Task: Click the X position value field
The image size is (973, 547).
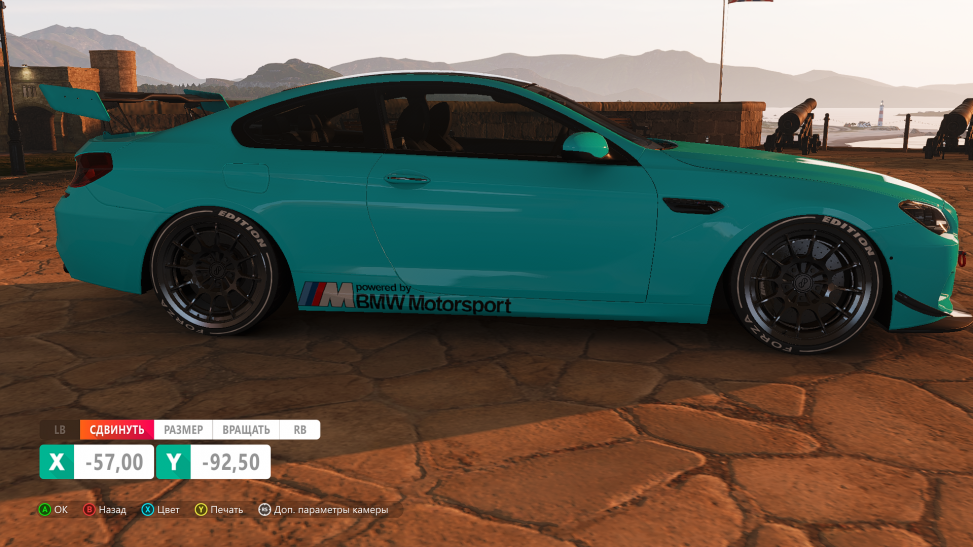Action: (x=115, y=462)
